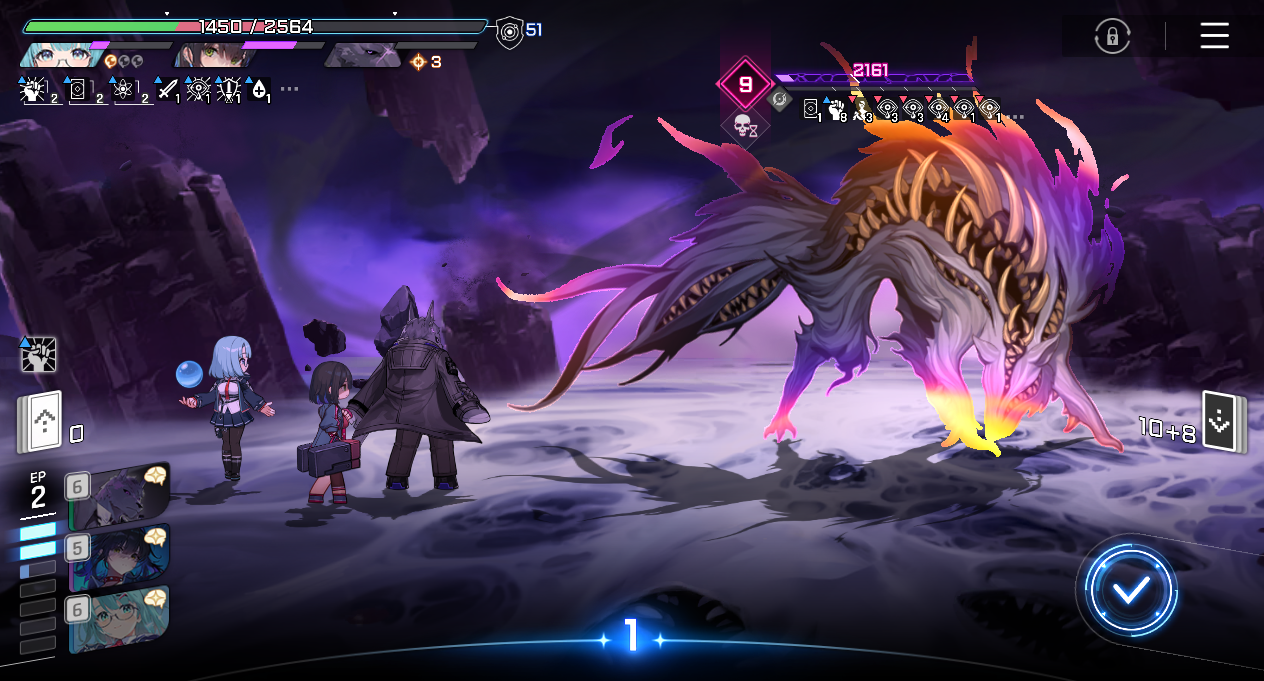View the sword buff status icon
This screenshot has width=1264, height=681.
(x=168, y=90)
